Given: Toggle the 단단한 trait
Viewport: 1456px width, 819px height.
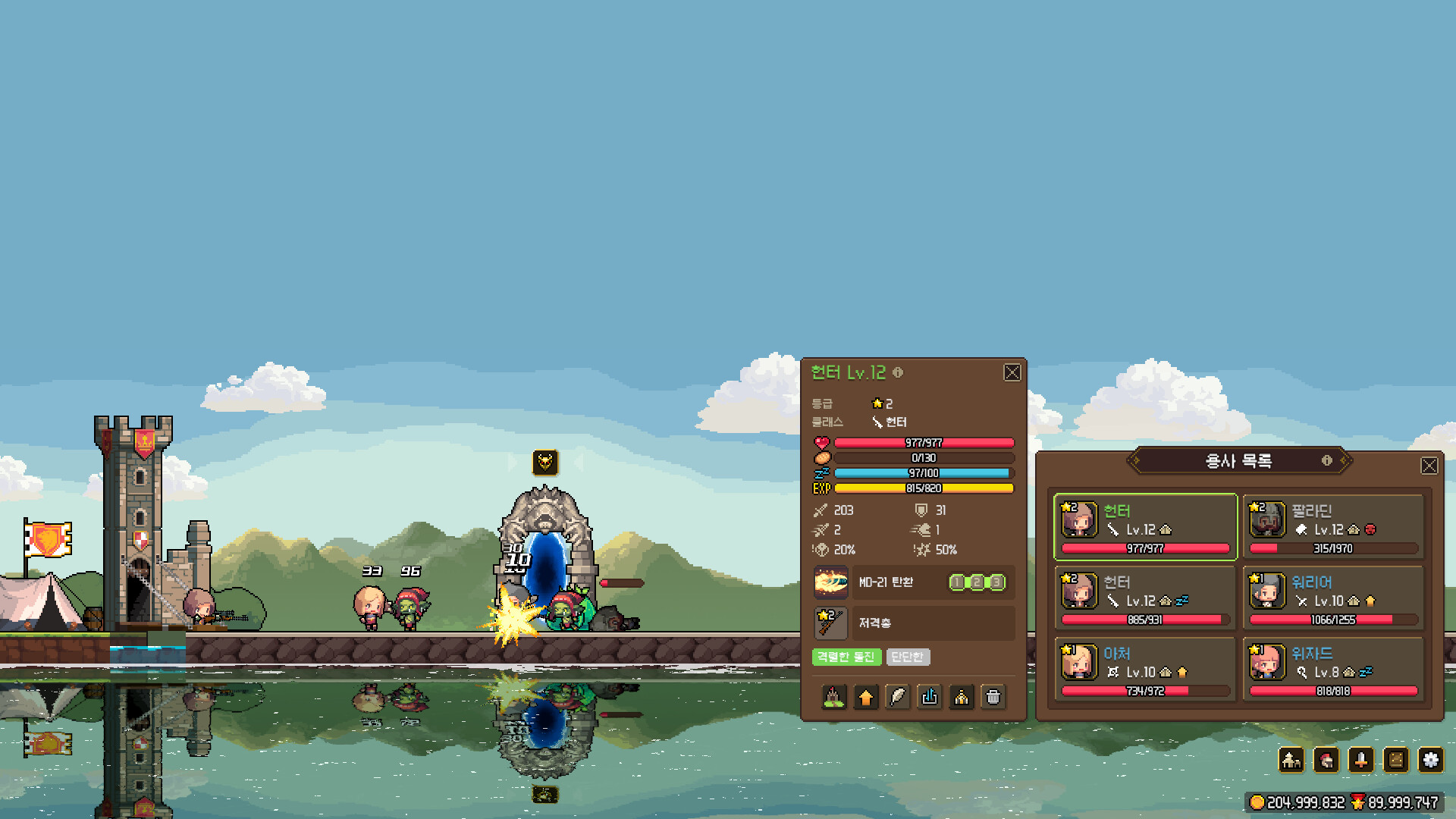Looking at the screenshot, I should pyautogui.click(x=908, y=657).
